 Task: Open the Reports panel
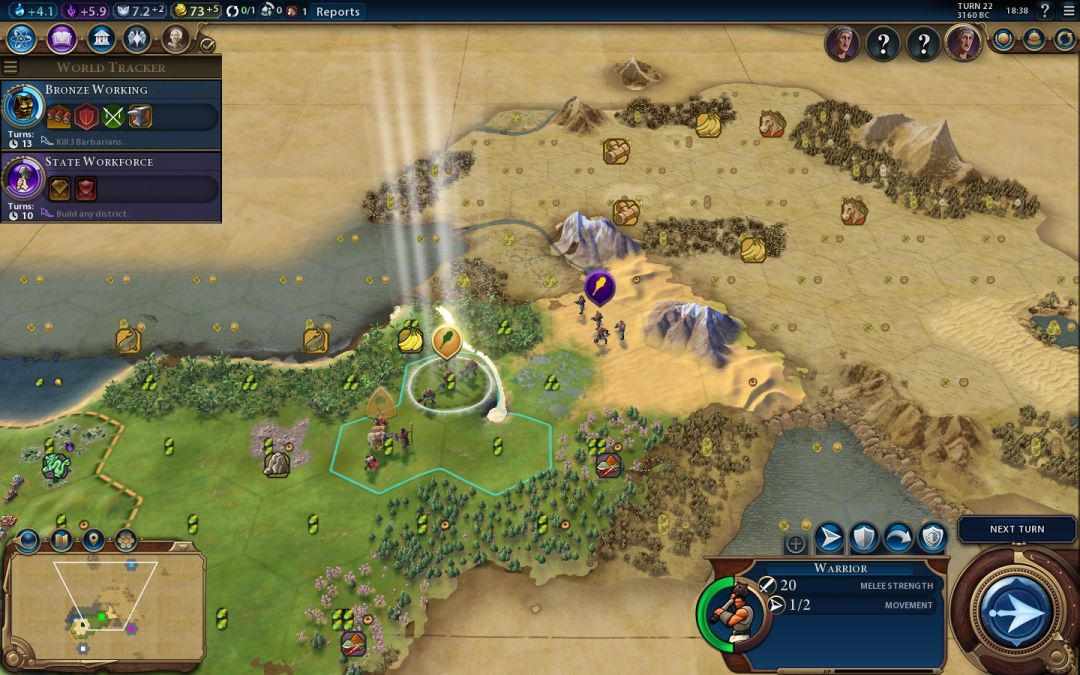(x=337, y=11)
